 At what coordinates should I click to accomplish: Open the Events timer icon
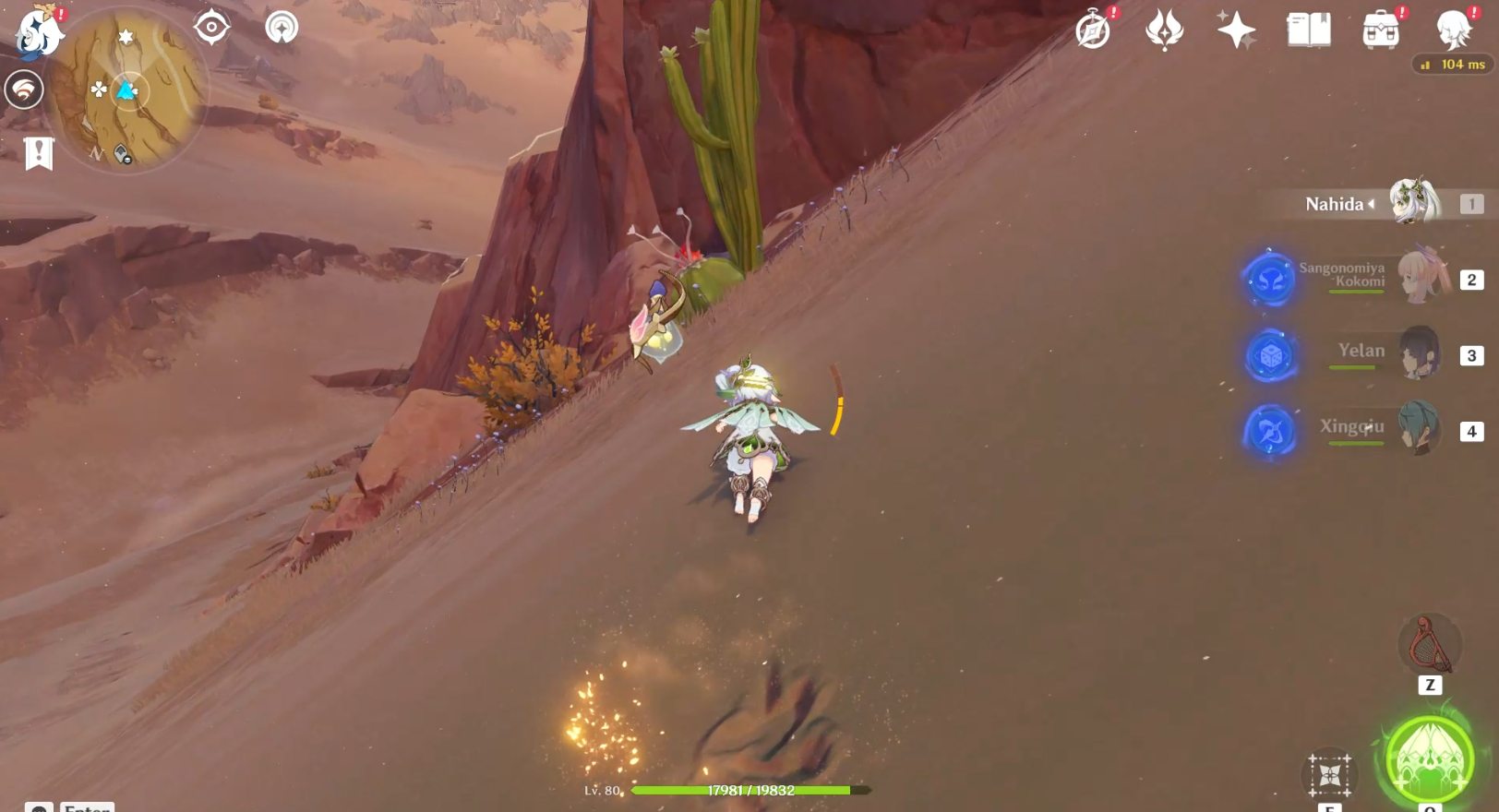pyautogui.click(x=1093, y=30)
